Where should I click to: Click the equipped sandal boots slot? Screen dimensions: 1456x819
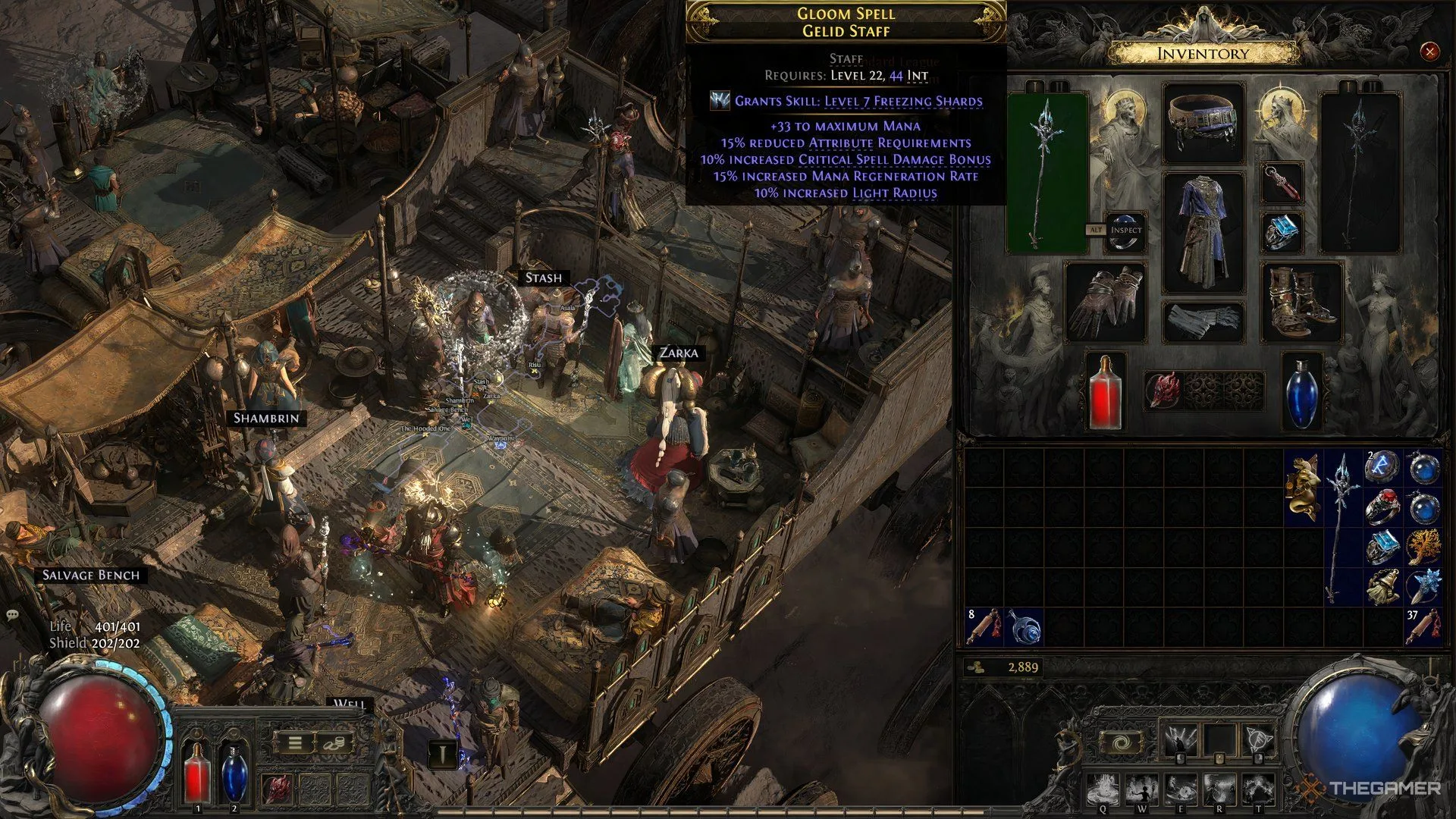click(1301, 302)
